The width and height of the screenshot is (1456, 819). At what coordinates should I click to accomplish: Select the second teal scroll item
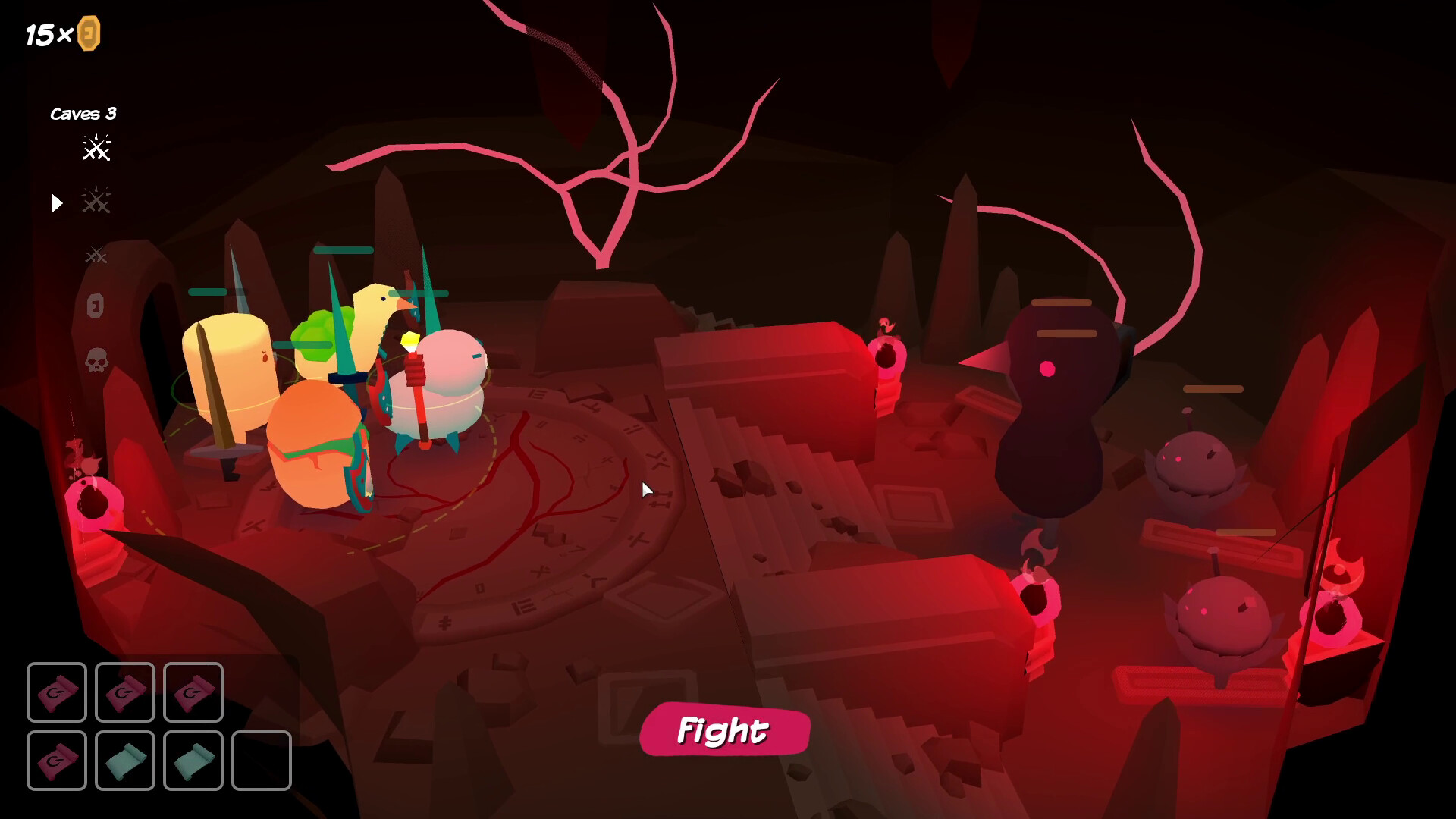(x=193, y=761)
